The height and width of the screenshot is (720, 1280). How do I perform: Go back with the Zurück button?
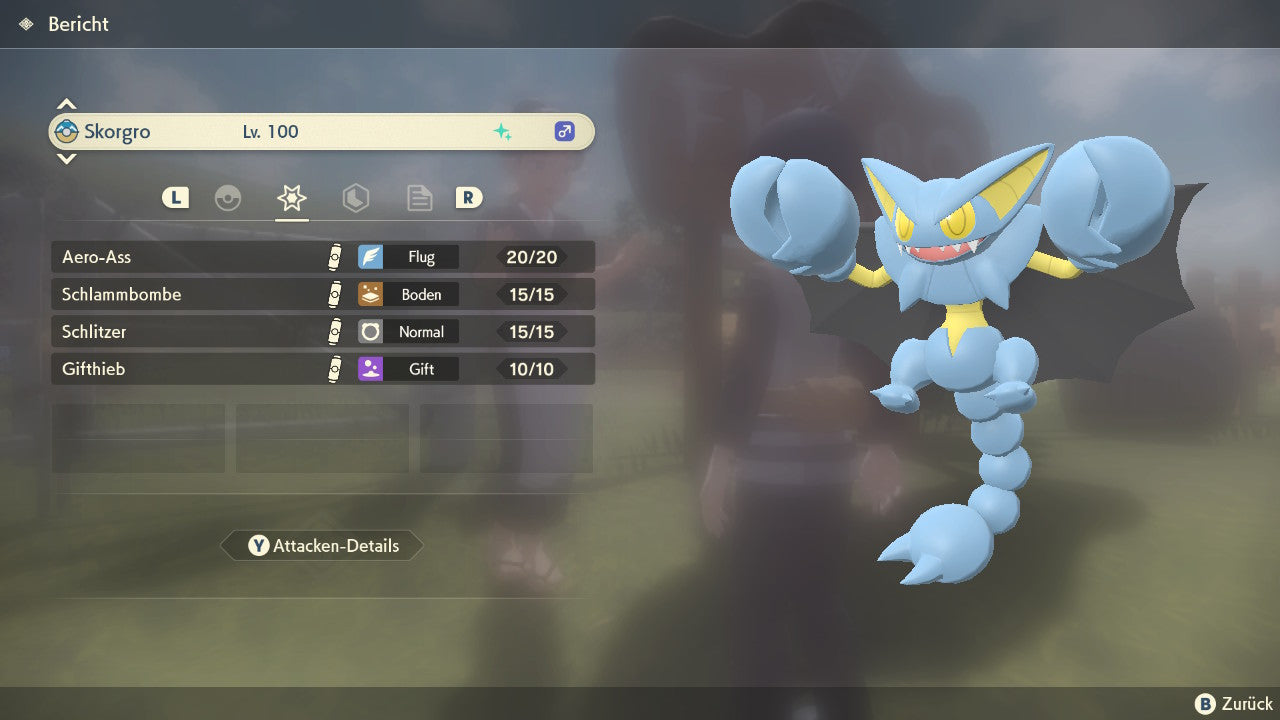1234,704
